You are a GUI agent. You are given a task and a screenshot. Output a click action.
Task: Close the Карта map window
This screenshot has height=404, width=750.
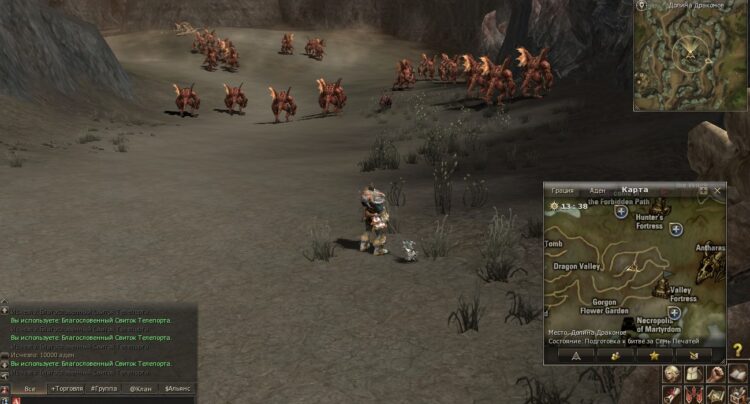[x=717, y=190]
